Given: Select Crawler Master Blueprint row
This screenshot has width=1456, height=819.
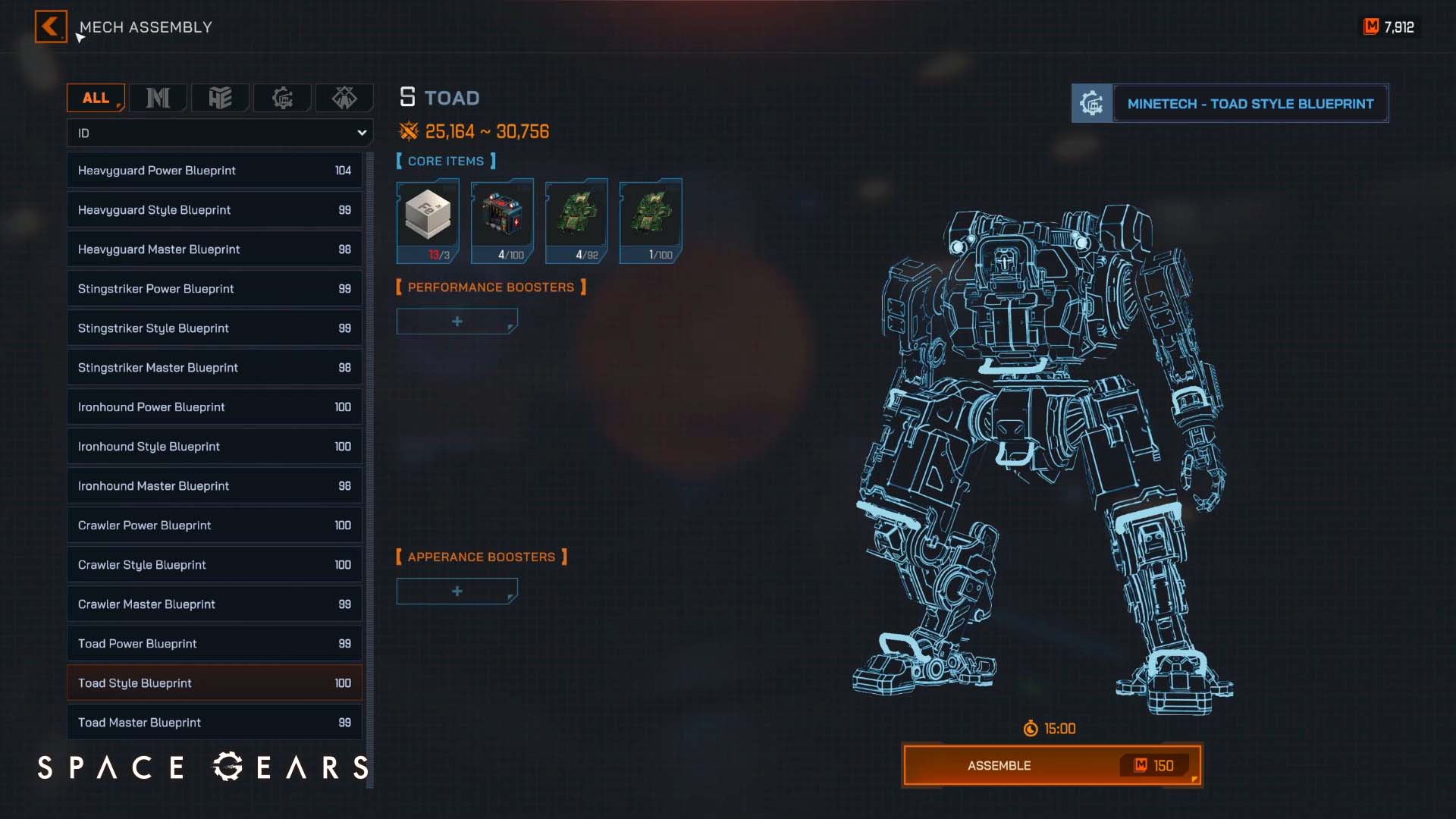Looking at the screenshot, I should [x=214, y=604].
